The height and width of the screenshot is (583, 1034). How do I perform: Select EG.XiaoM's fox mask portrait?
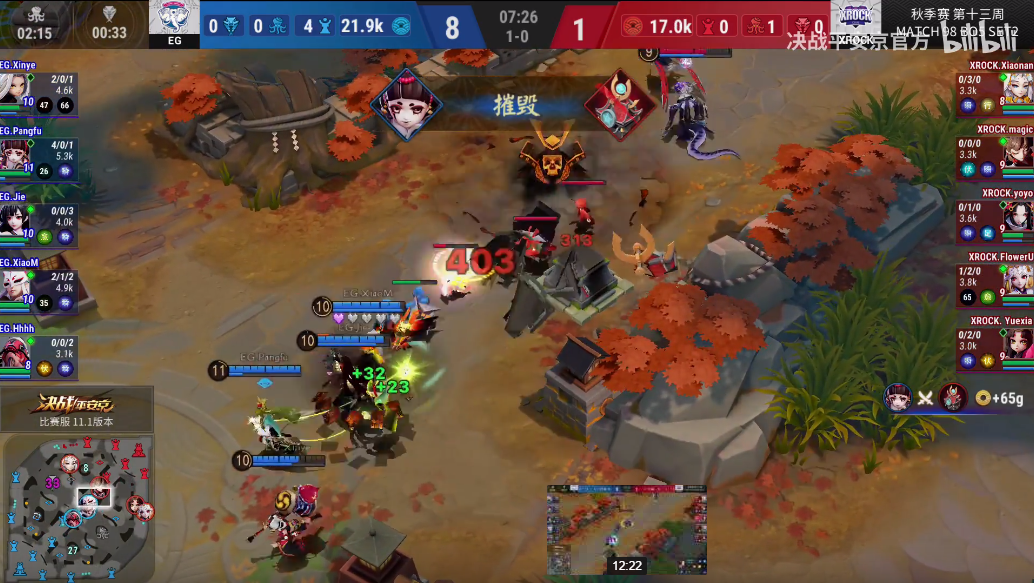pos(14,285)
